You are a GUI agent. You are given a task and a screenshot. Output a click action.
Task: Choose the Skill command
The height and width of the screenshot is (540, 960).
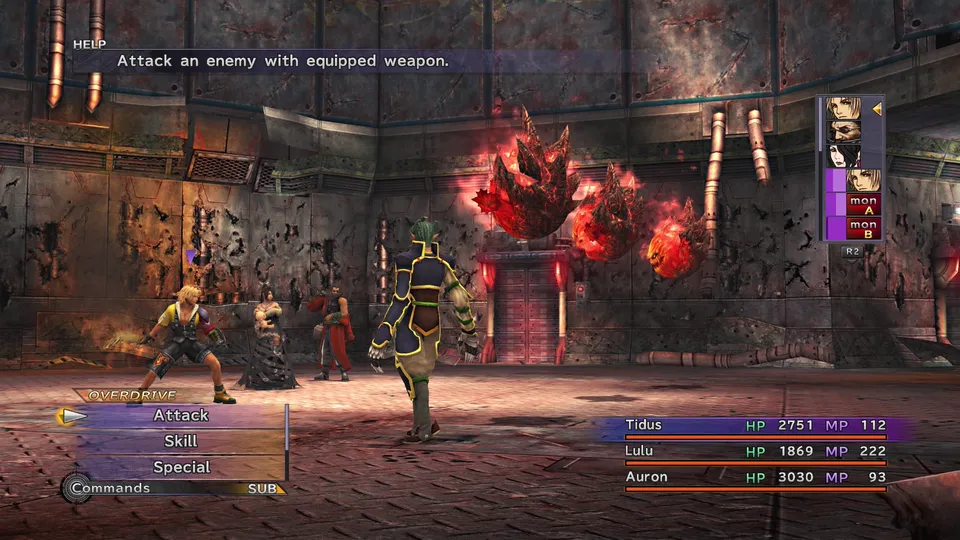pos(181,441)
